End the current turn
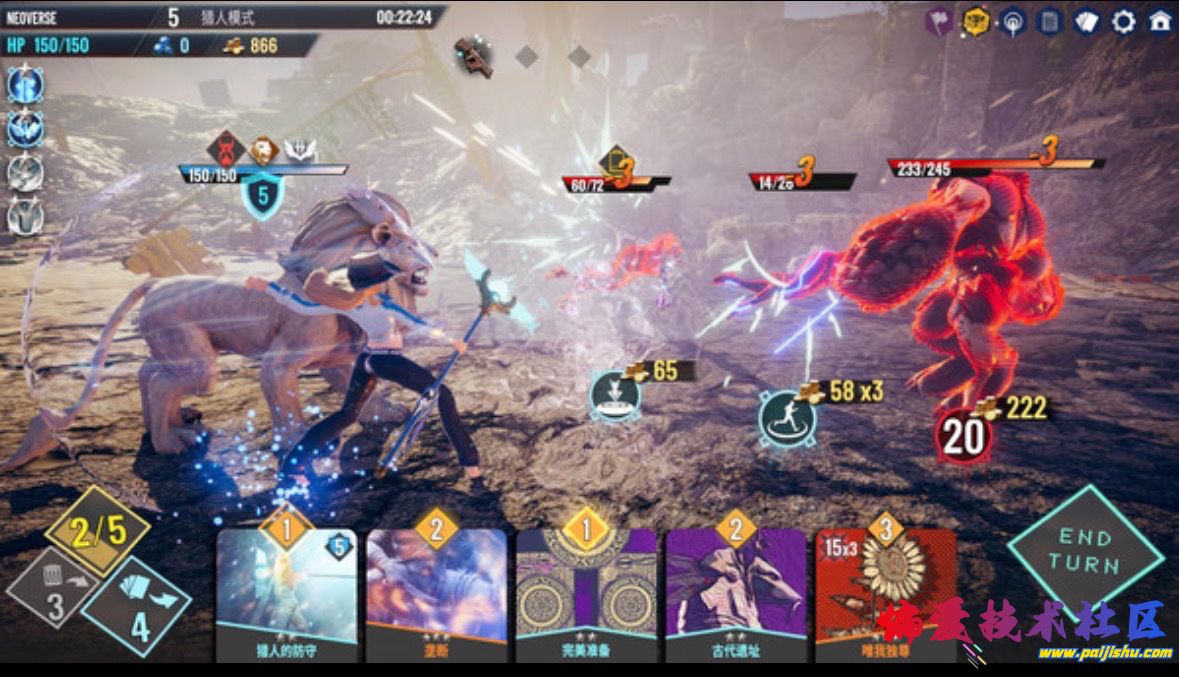 (1084, 551)
